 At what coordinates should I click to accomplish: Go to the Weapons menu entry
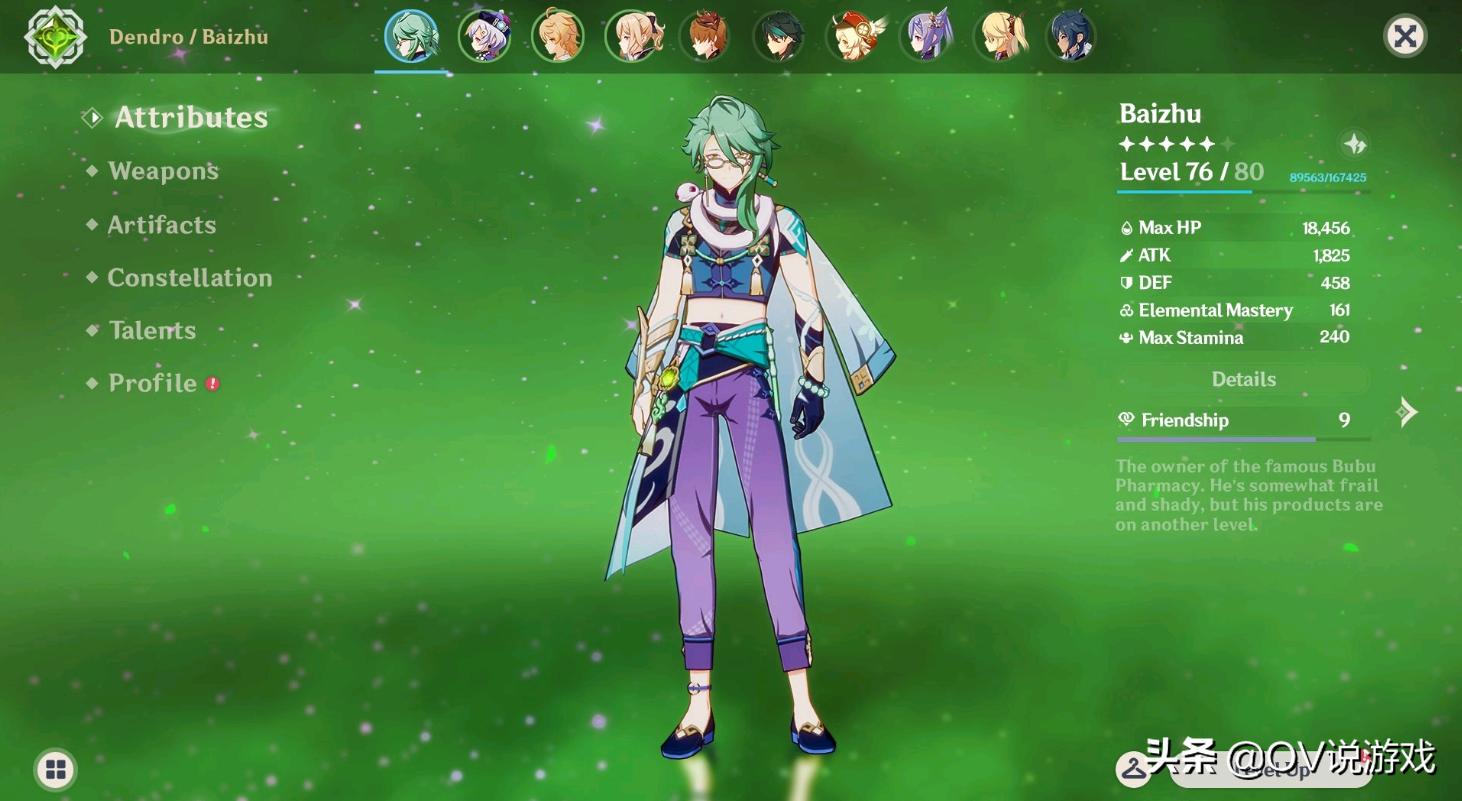(x=163, y=171)
